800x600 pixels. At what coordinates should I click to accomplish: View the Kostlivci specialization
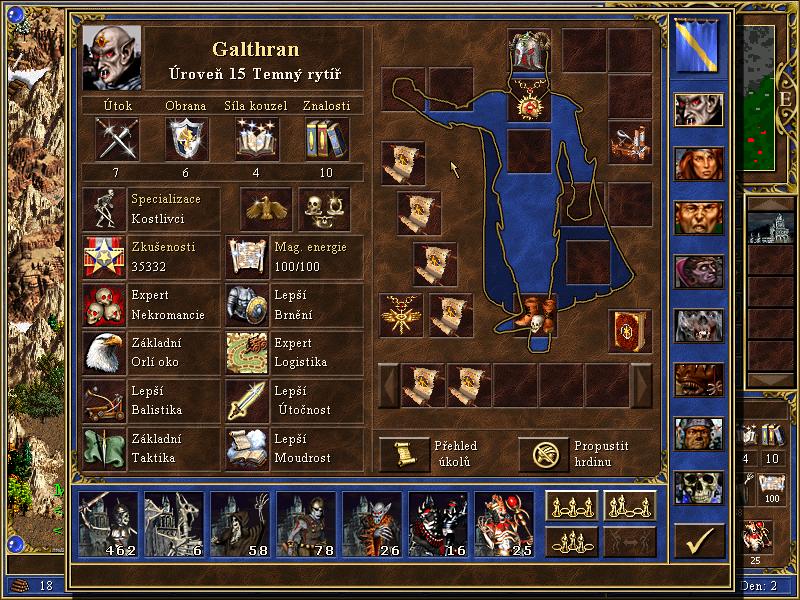coord(104,209)
